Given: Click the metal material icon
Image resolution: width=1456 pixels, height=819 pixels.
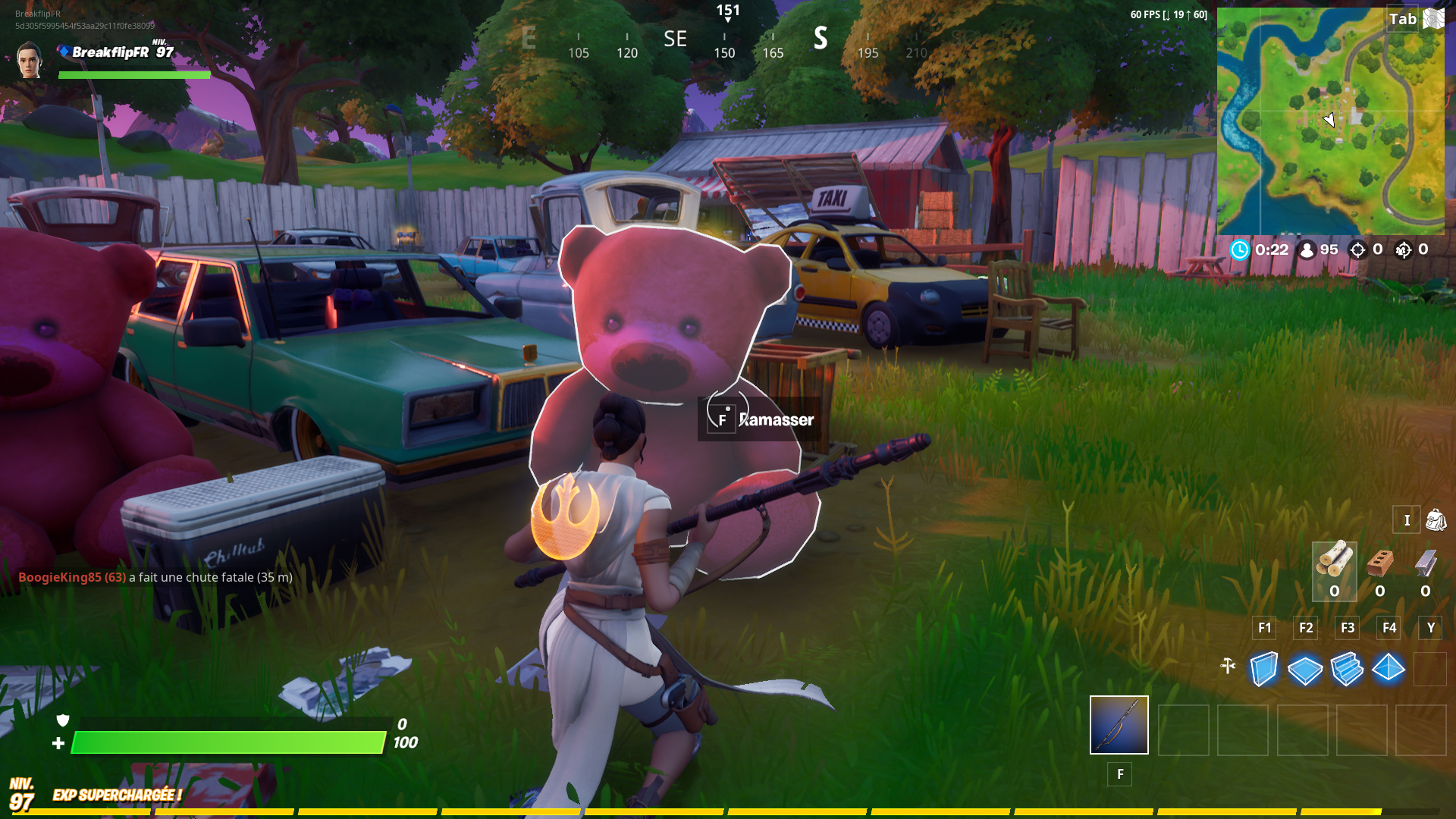Looking at the screenshot, I should click(1424, 563).
